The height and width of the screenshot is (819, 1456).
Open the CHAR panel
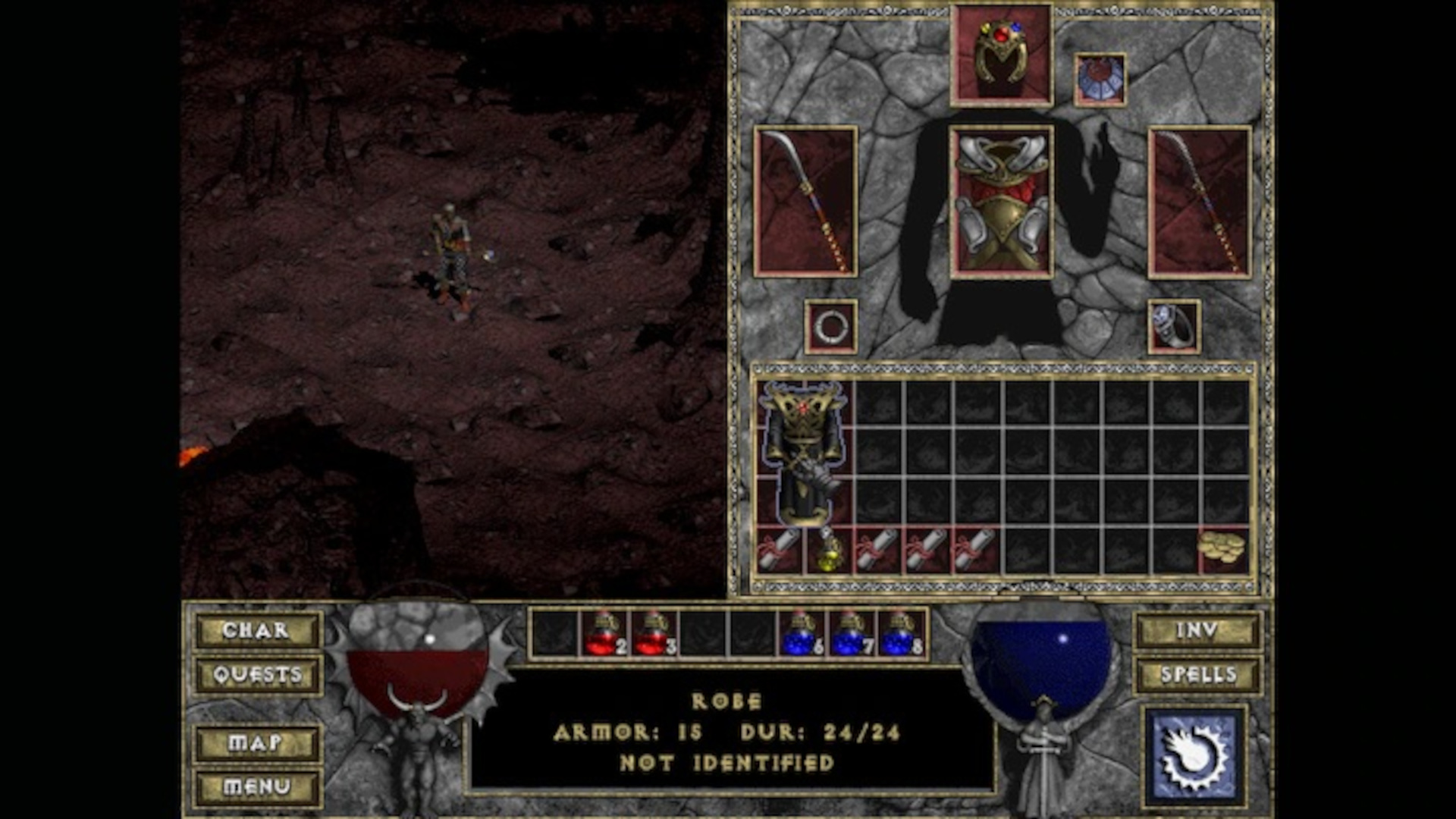pos(258,631)
